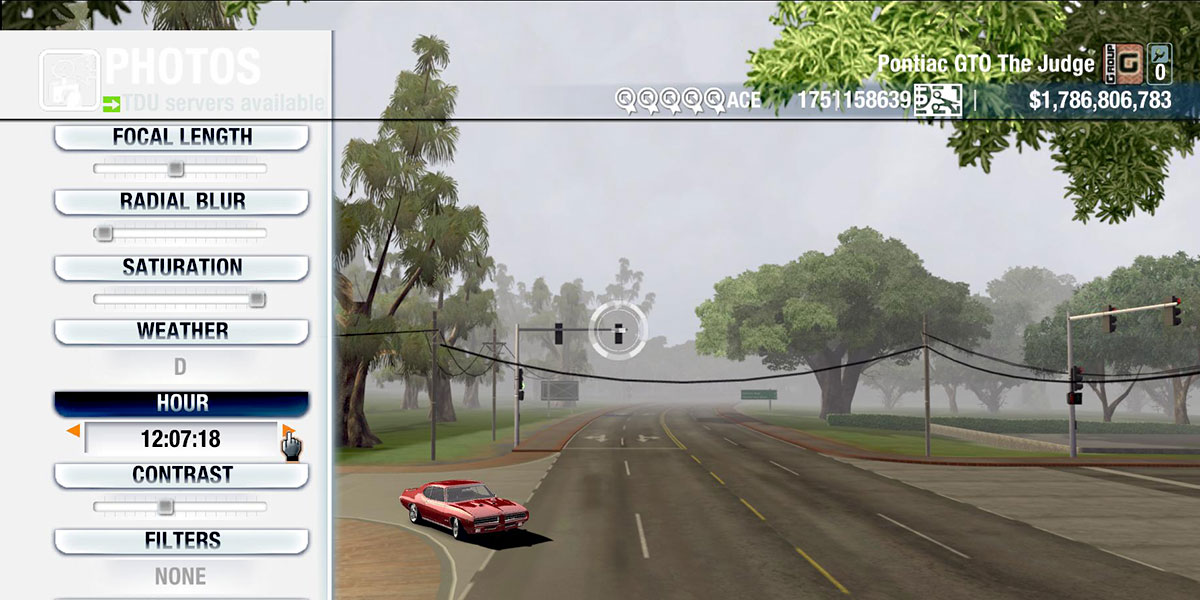Increase the hour with the right arrow
The height and width of the screenshot is (600, 1200).
288,431
